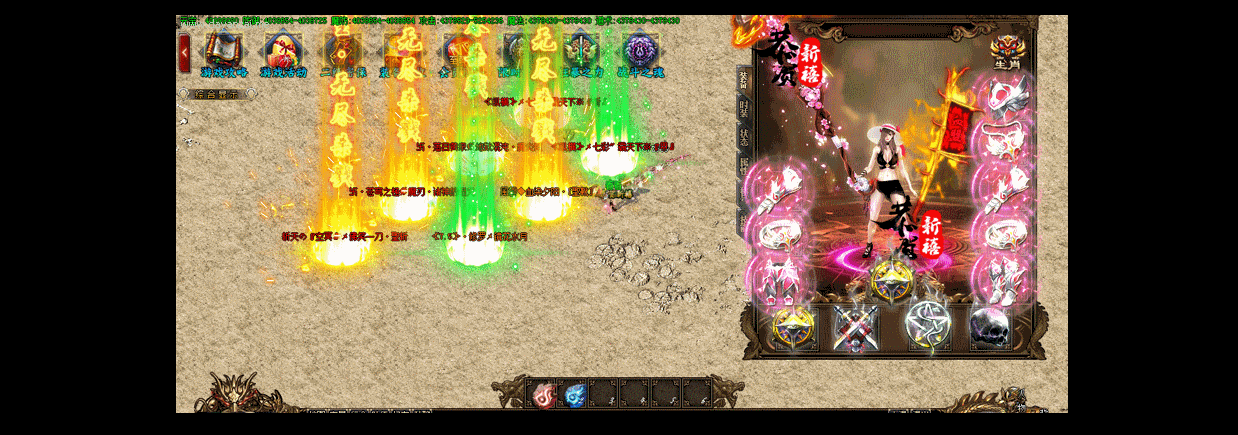Image resolution: width=1238 pixels, height=435 pixels.
Task: Open the 狂暴之力 sword icon
Action: click(x=580, y=51)
